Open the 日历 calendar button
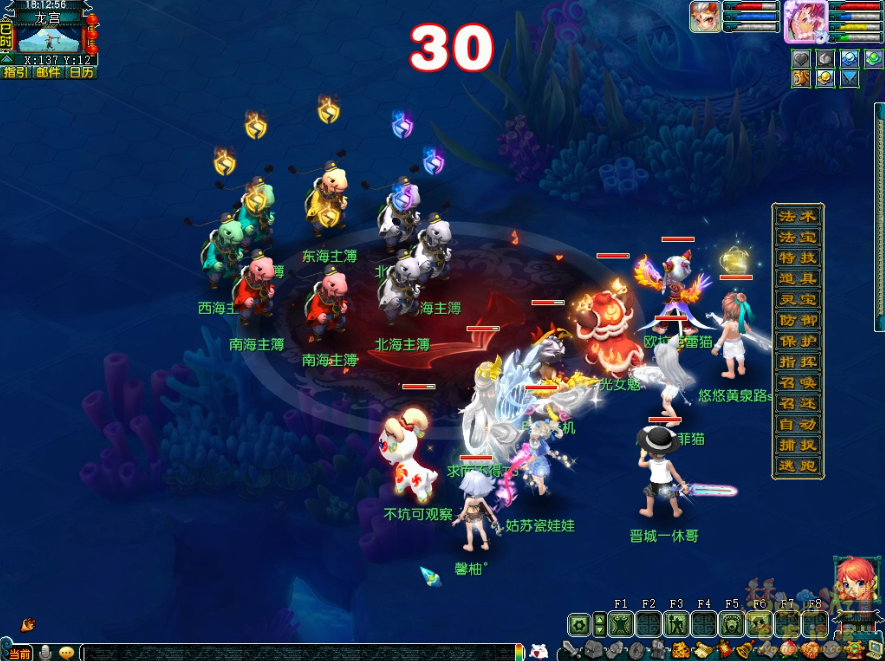885x661 pixels. (81, 72)
